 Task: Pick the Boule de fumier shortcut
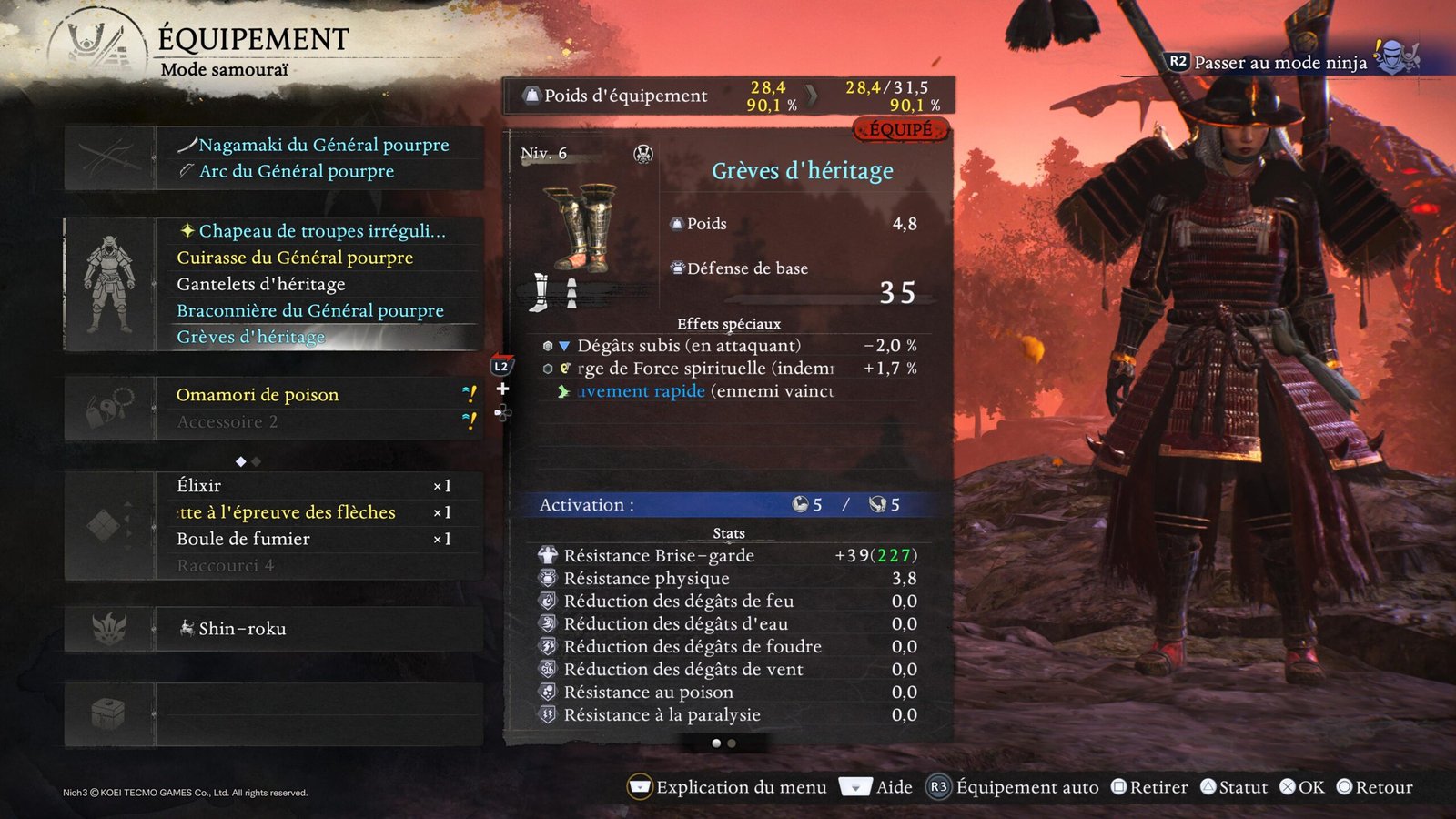pyautogui.click(x=244, y=539)
